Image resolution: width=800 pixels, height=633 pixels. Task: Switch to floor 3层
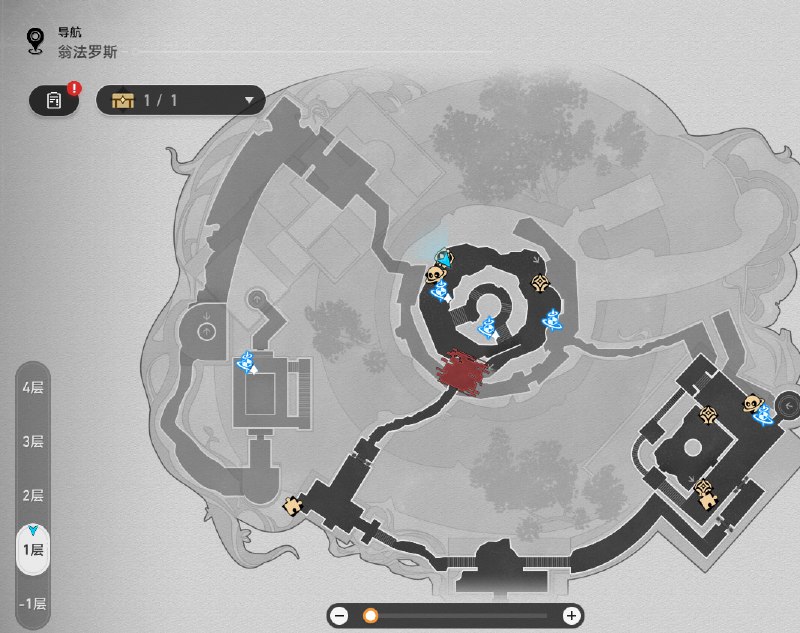33,441
